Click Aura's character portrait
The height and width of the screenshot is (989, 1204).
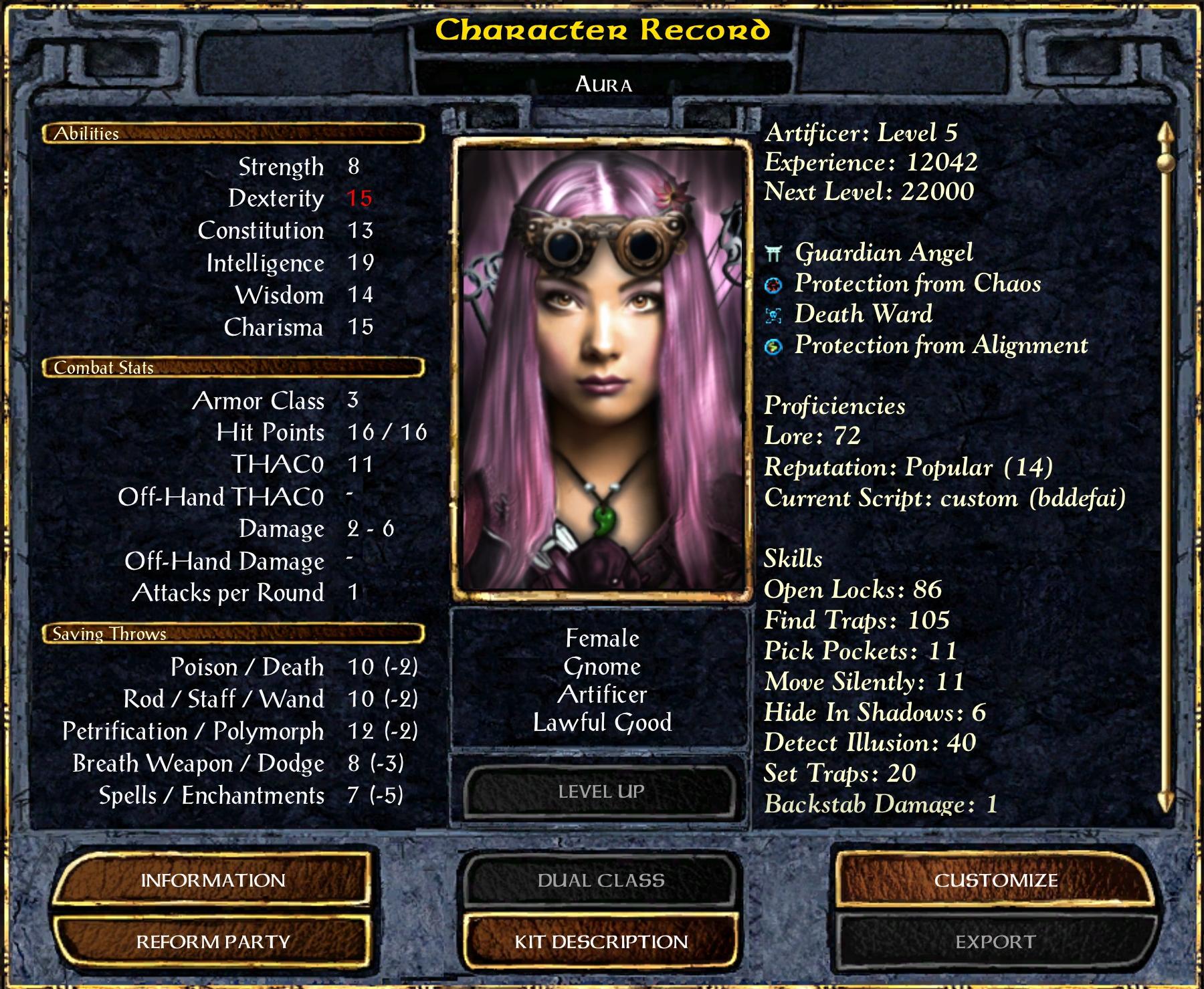[x=601, y=369]
